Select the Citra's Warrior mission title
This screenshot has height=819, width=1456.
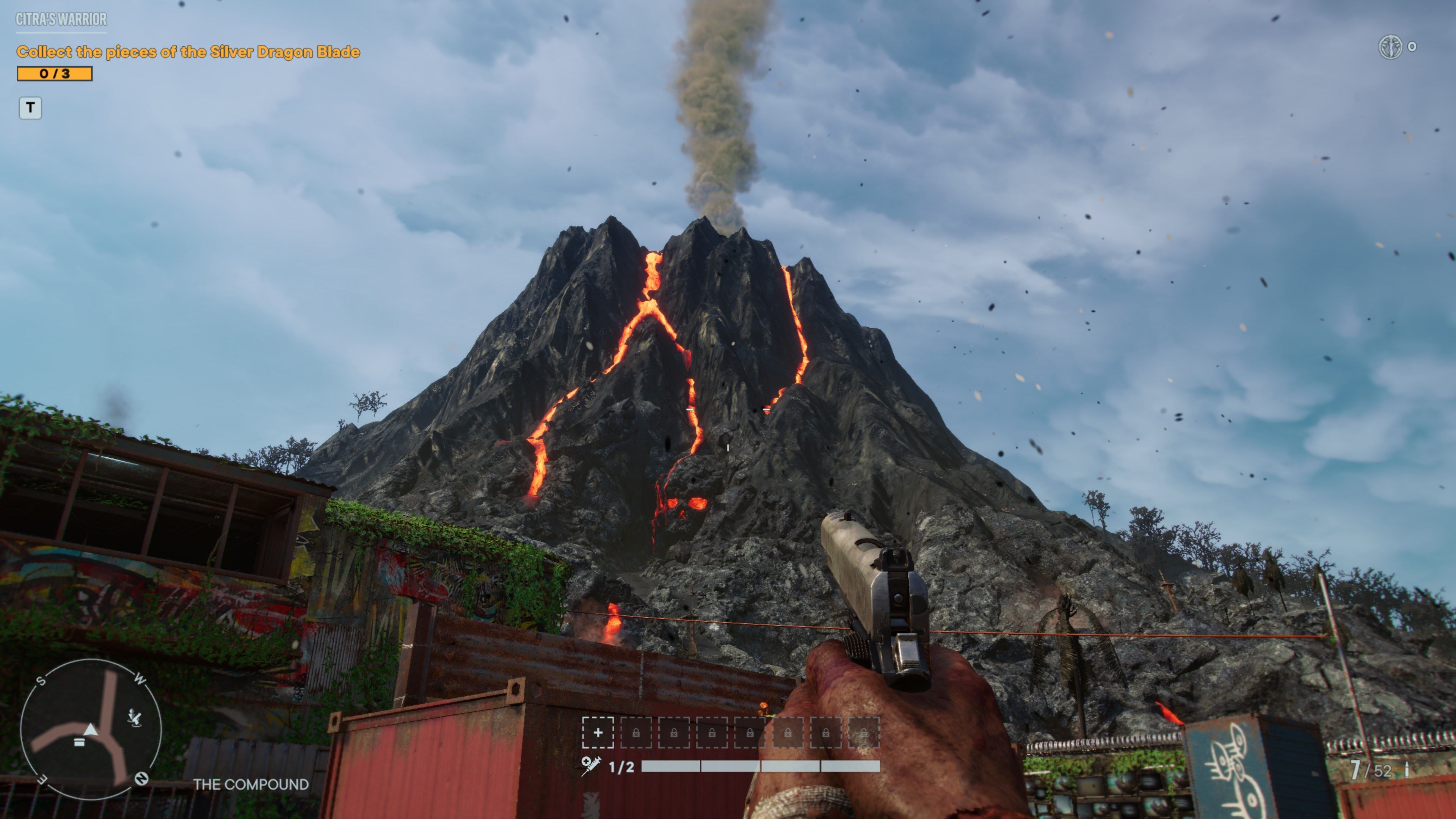pos(61,19)
